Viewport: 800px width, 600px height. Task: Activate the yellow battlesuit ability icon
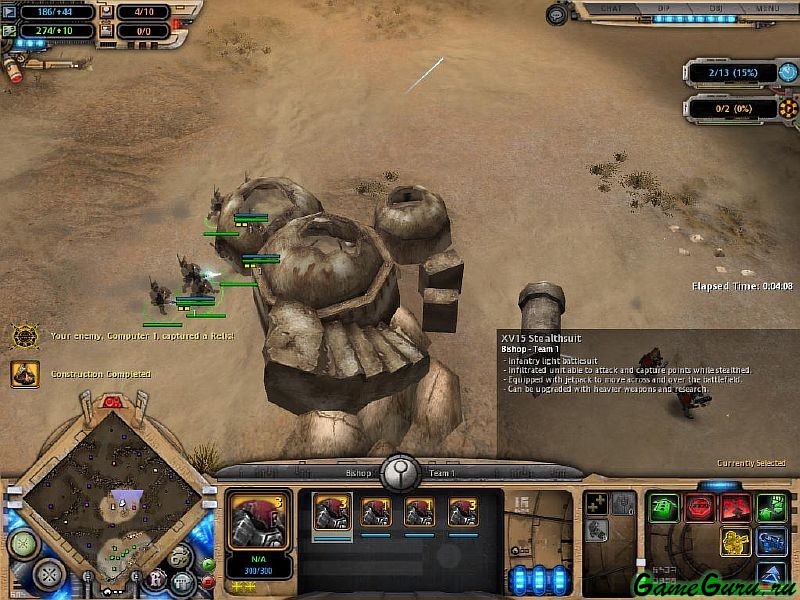[736, 542]
